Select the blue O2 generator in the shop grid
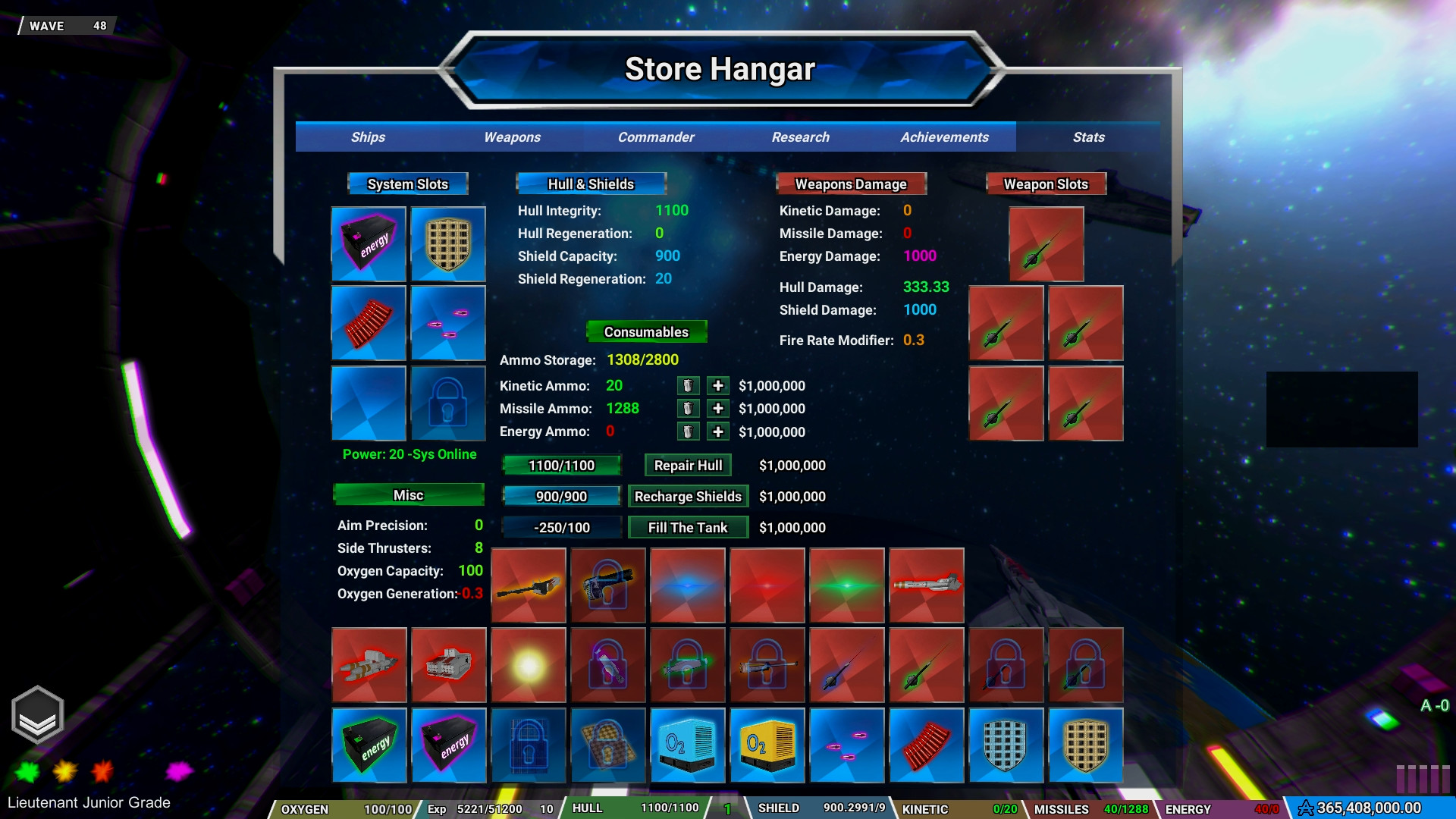 click(x=687, y=745)
